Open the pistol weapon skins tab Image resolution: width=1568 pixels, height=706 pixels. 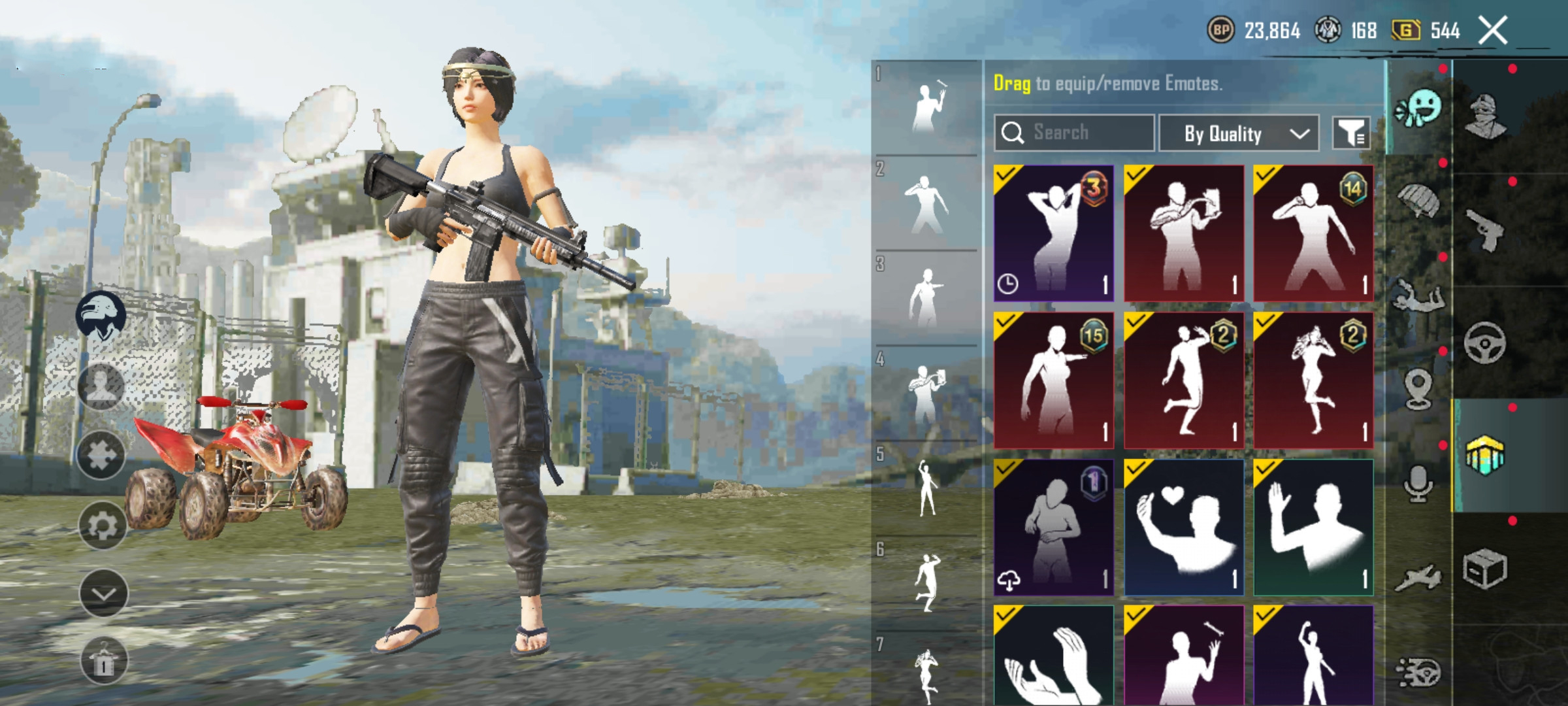coord(1485,229)
